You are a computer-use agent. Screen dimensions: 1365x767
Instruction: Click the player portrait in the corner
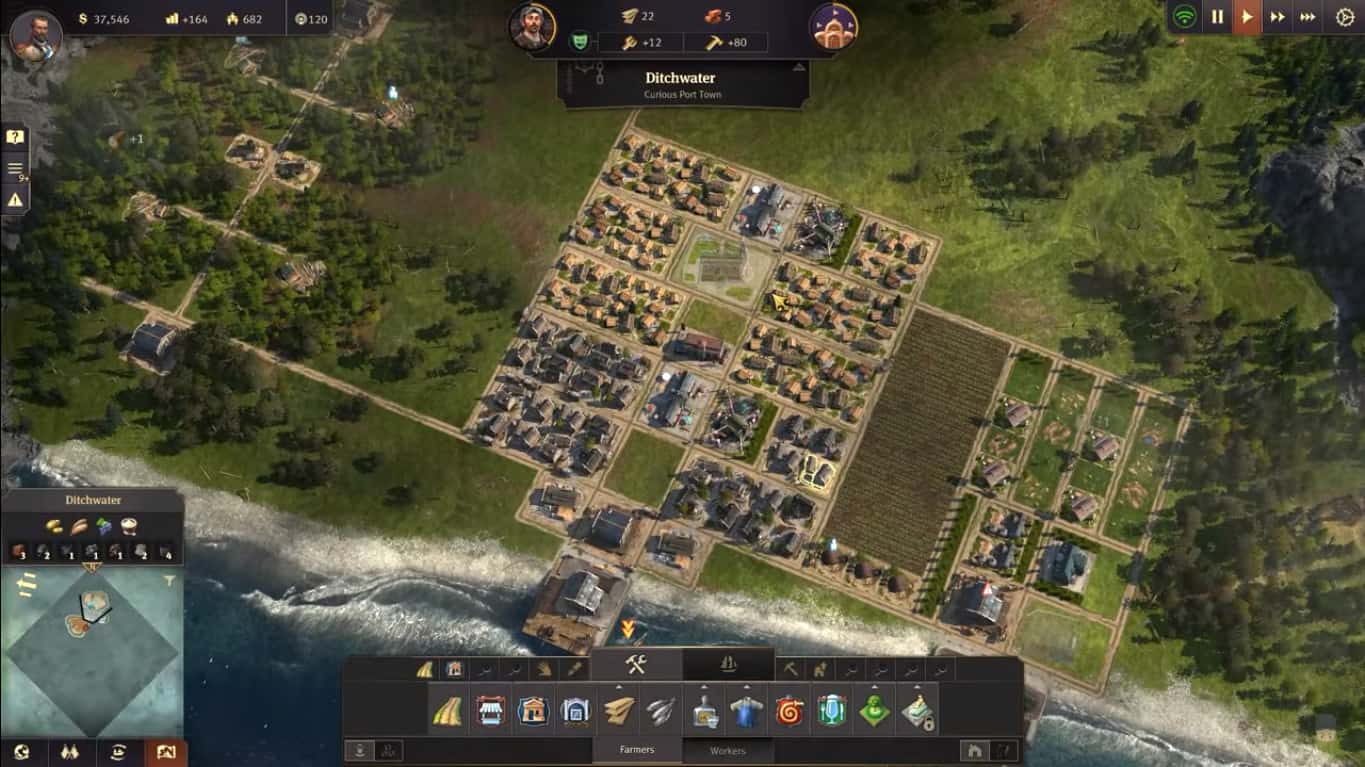(36, 37)
